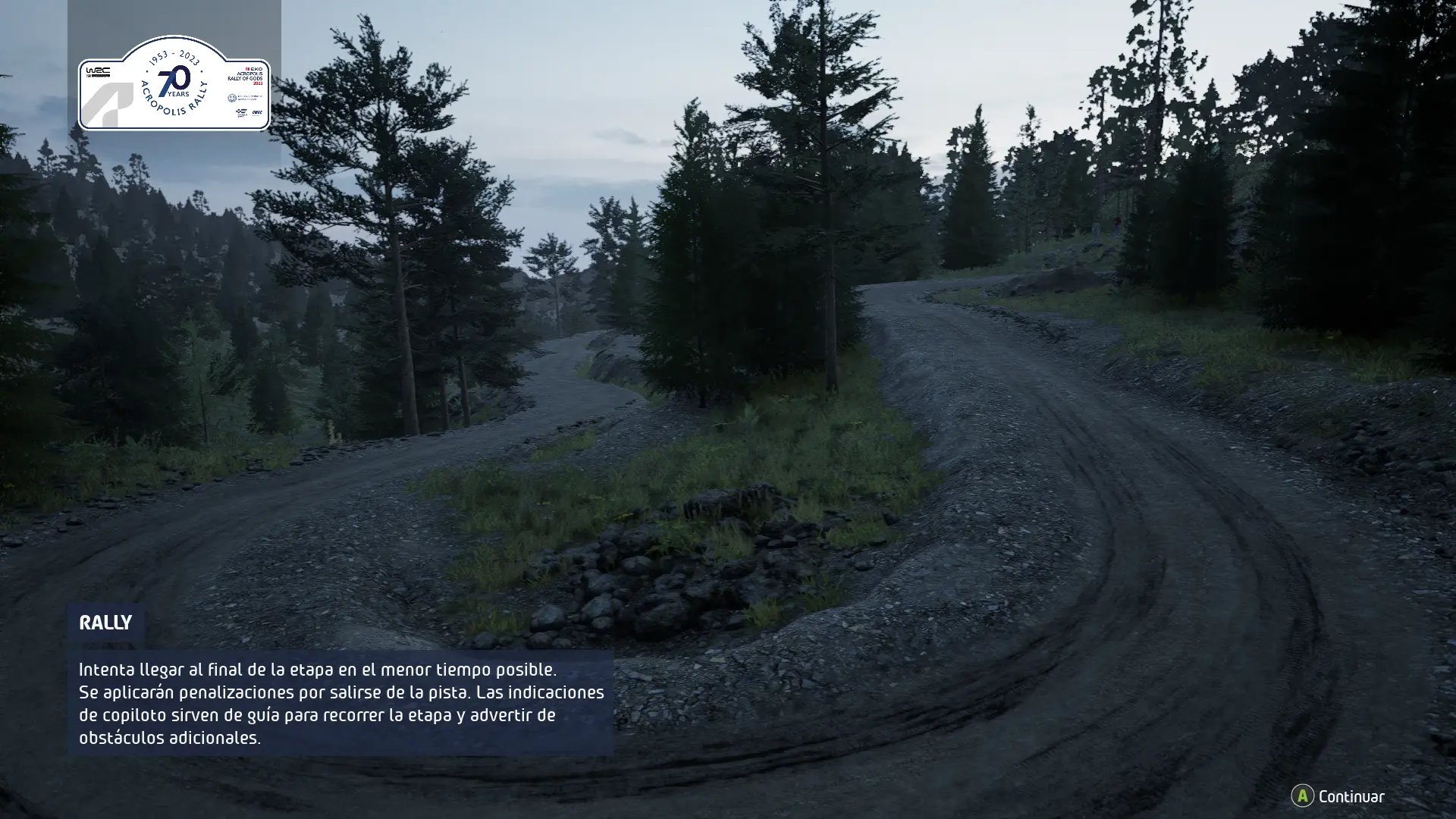Select Continuar to proceed past the rally briefing
The image size is (1456, 819).
(1338, 796)
